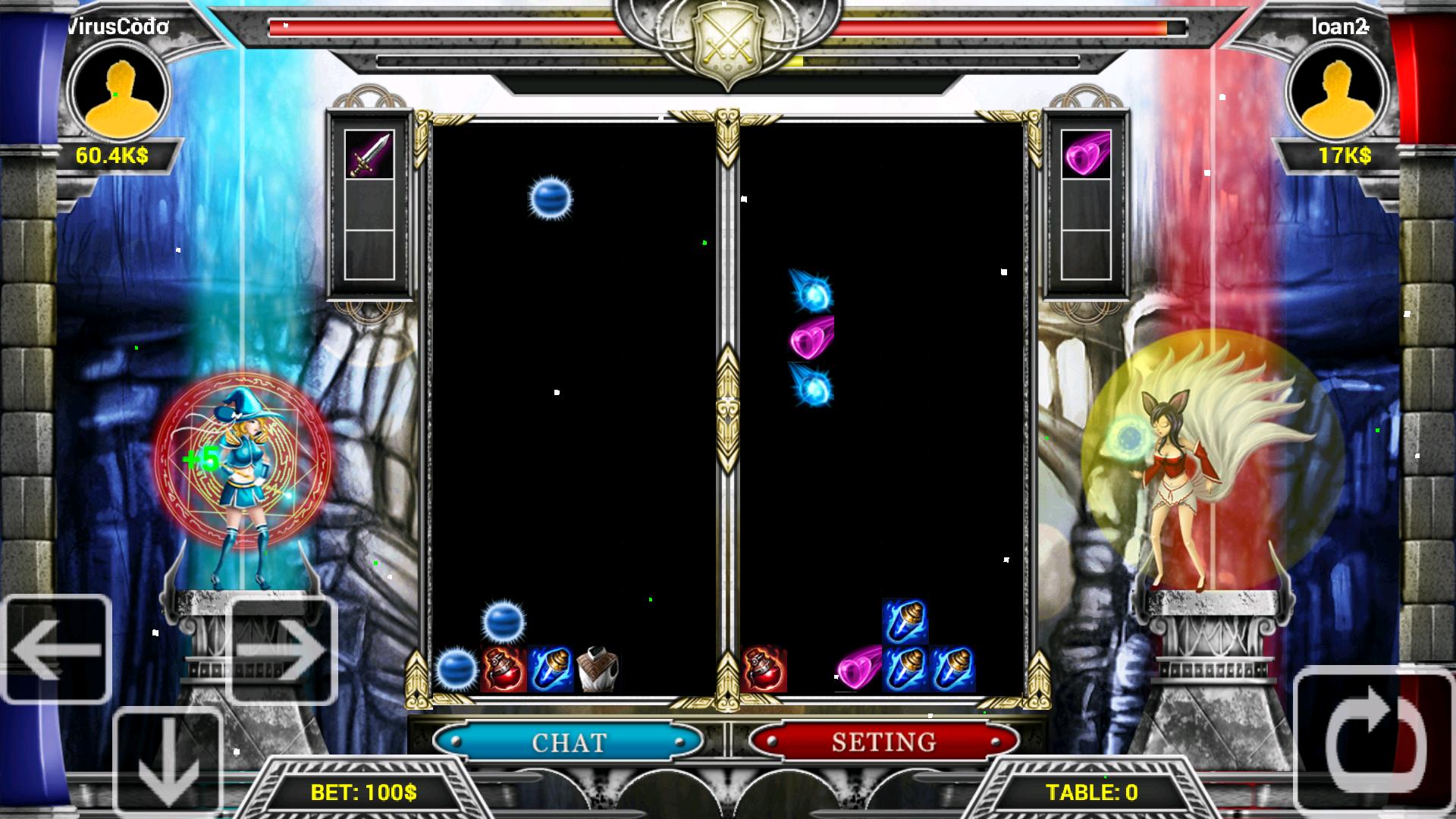Tap the down arrow control
1456x819 pixels.
click(x=168, y=762)
